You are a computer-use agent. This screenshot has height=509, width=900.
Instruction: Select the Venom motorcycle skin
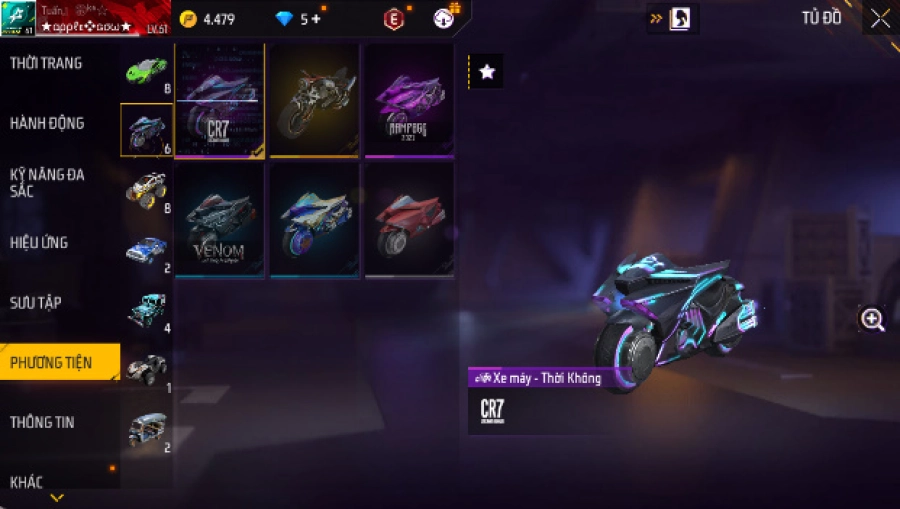[x=219, y=220]
